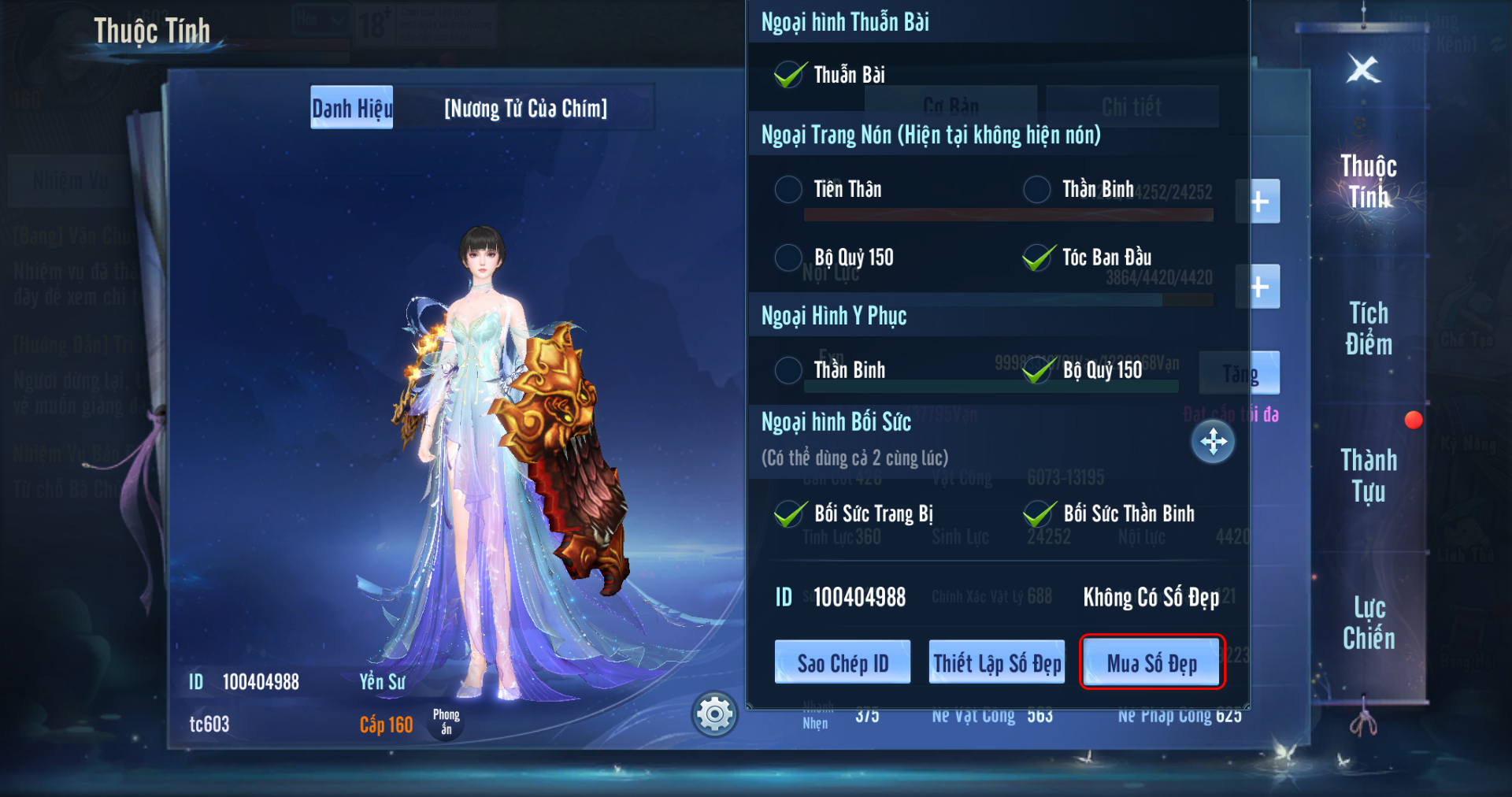
Task: Pick the Tóc Ban Đầu option
Action: coord(1038,258)
